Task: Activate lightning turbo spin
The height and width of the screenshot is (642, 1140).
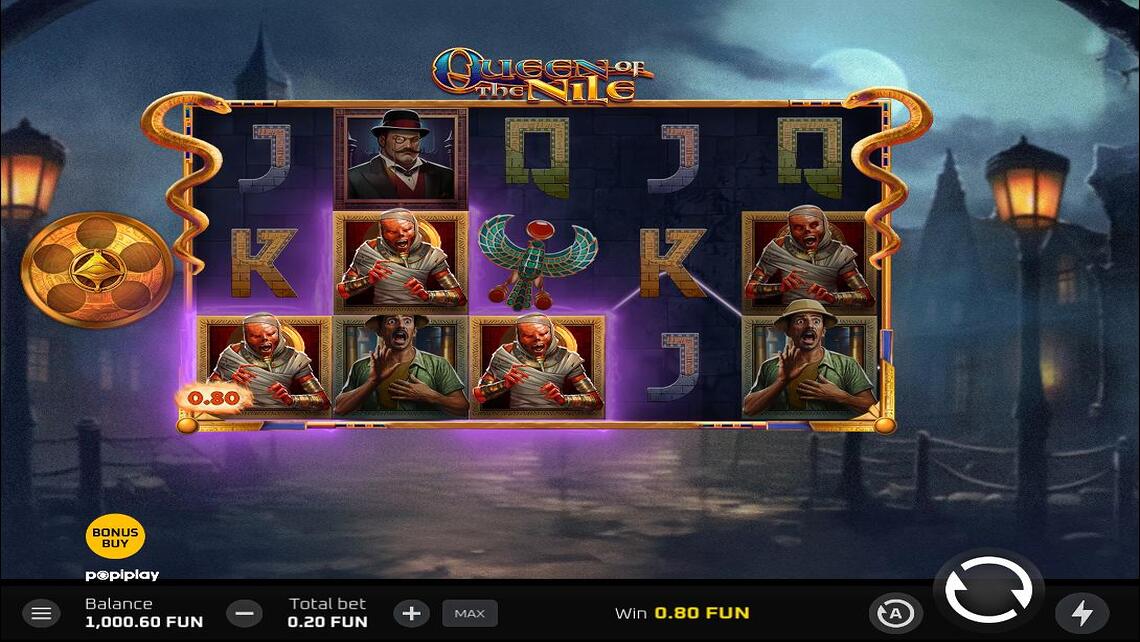Action: click(1081, 613)
